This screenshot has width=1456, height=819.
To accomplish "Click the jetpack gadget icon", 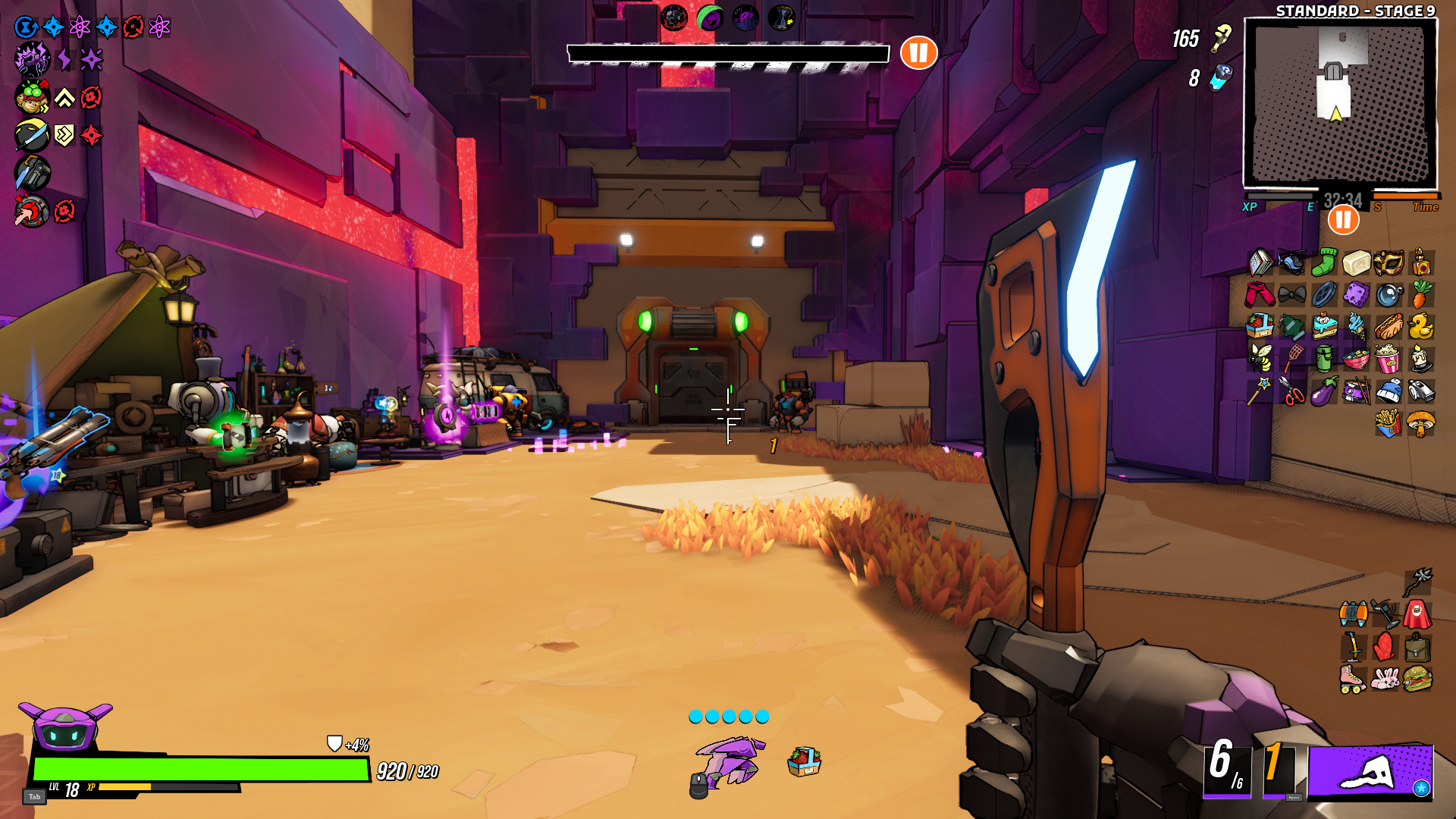I will point(1353,613).
